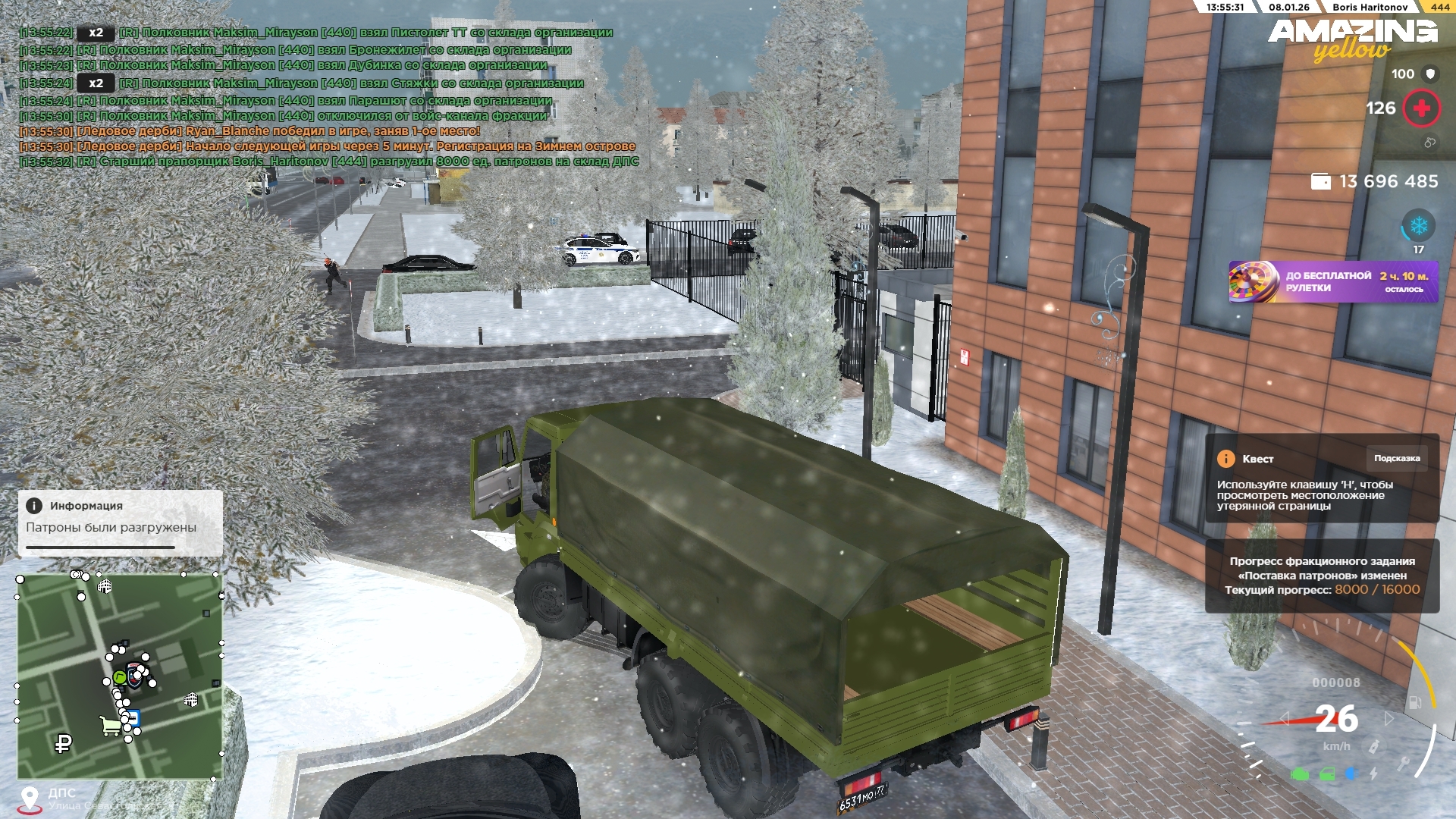Click the ruble sign marker on minimap
This screenshot has height=819, width=1456.
[64, 744]
